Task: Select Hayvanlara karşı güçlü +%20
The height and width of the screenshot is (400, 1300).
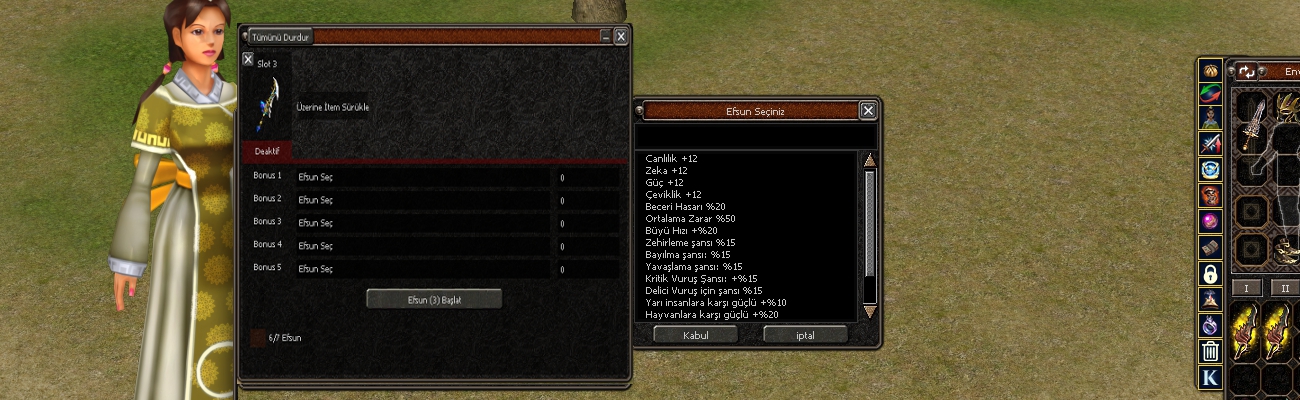Action: pyautogui.click(x=711, y=314)
